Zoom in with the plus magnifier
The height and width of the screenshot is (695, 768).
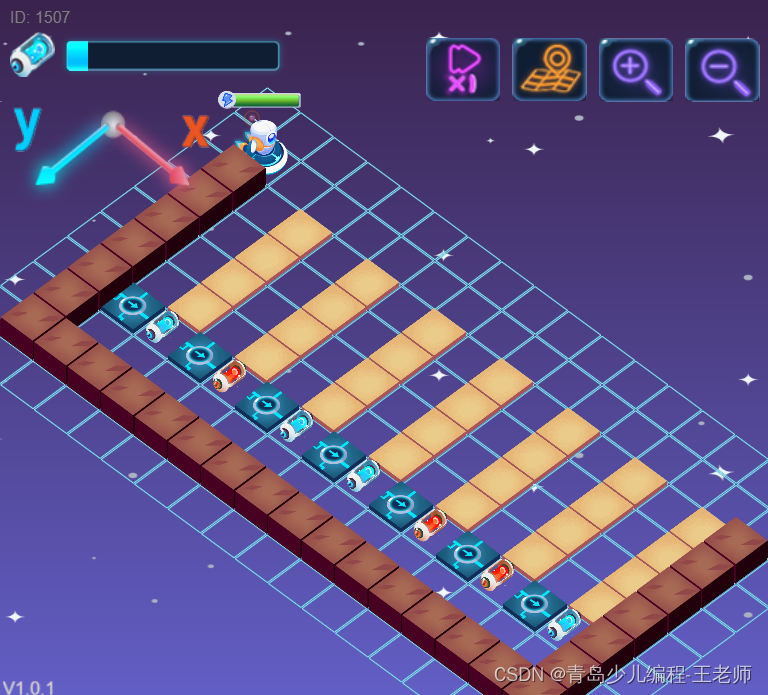(635, 70)
